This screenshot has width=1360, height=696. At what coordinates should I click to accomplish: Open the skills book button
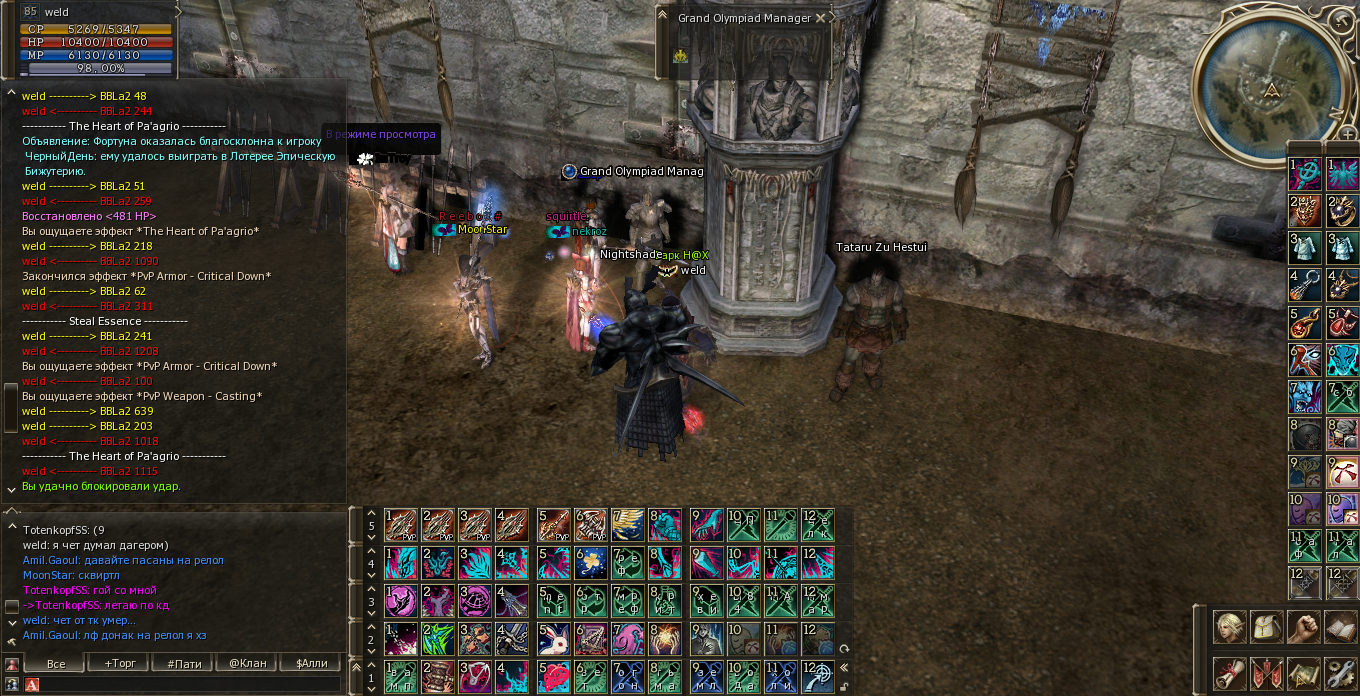[x=1340, y=627]
